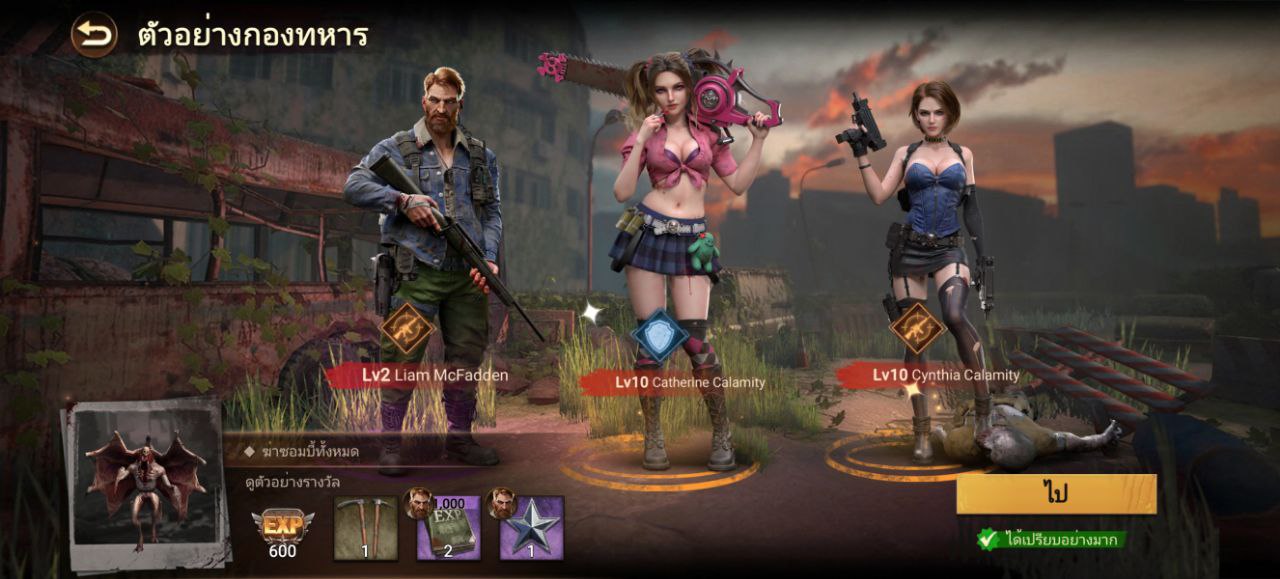The image size is (1280, 579).
Task: Select the pickaxe reward slot
Action: tap(365, 527)
